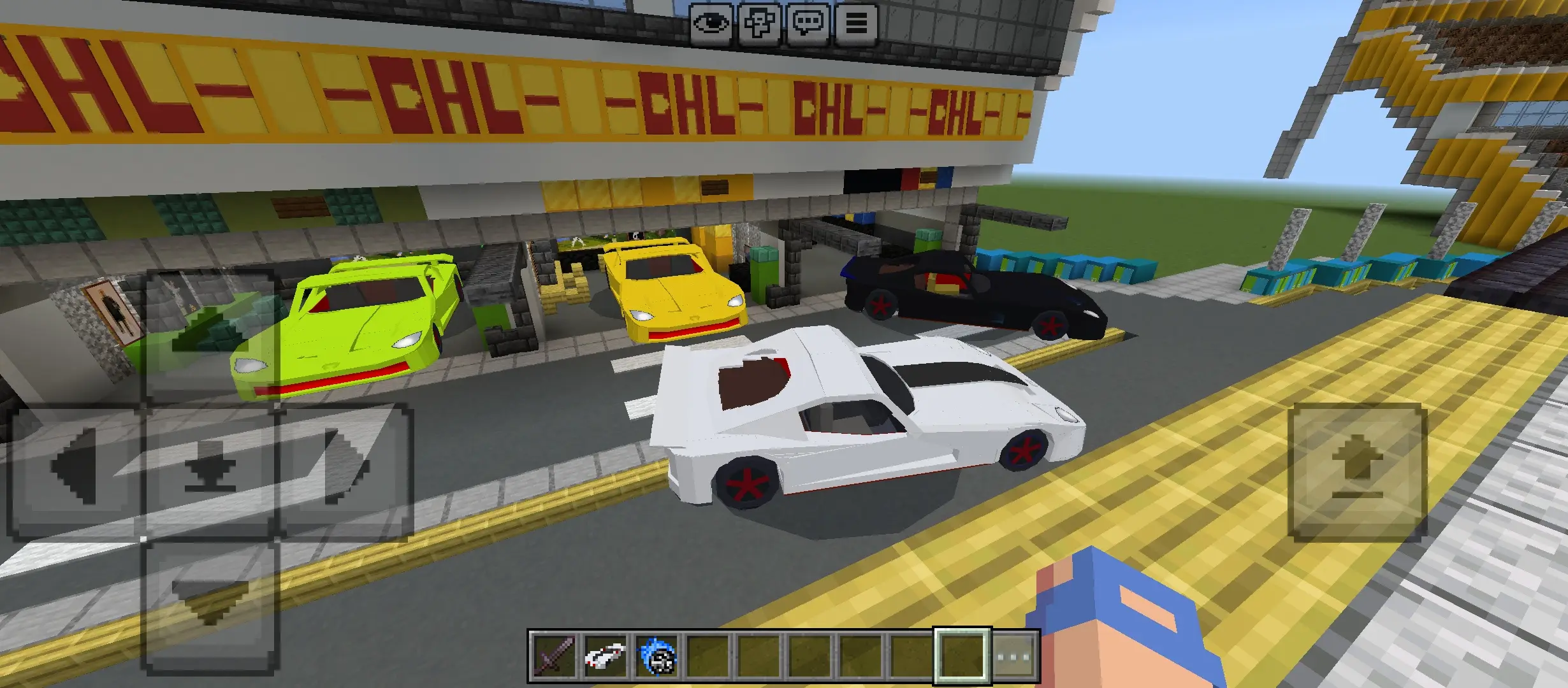Open the emote menu
The image size is (1568, 688).
(759, 24)
